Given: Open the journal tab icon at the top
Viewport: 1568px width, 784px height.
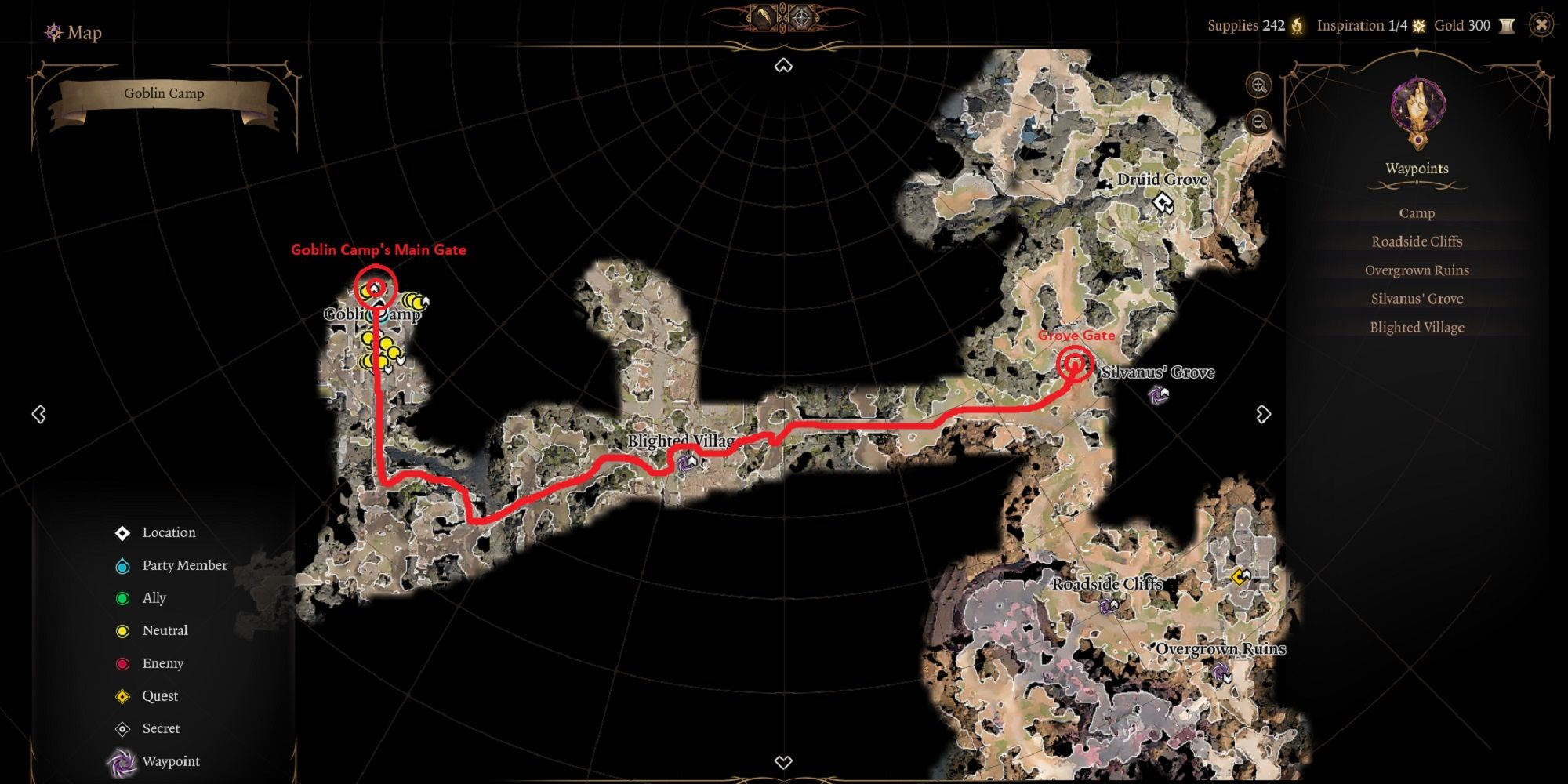Looking at the screenshot, I should tap(761, 17).
